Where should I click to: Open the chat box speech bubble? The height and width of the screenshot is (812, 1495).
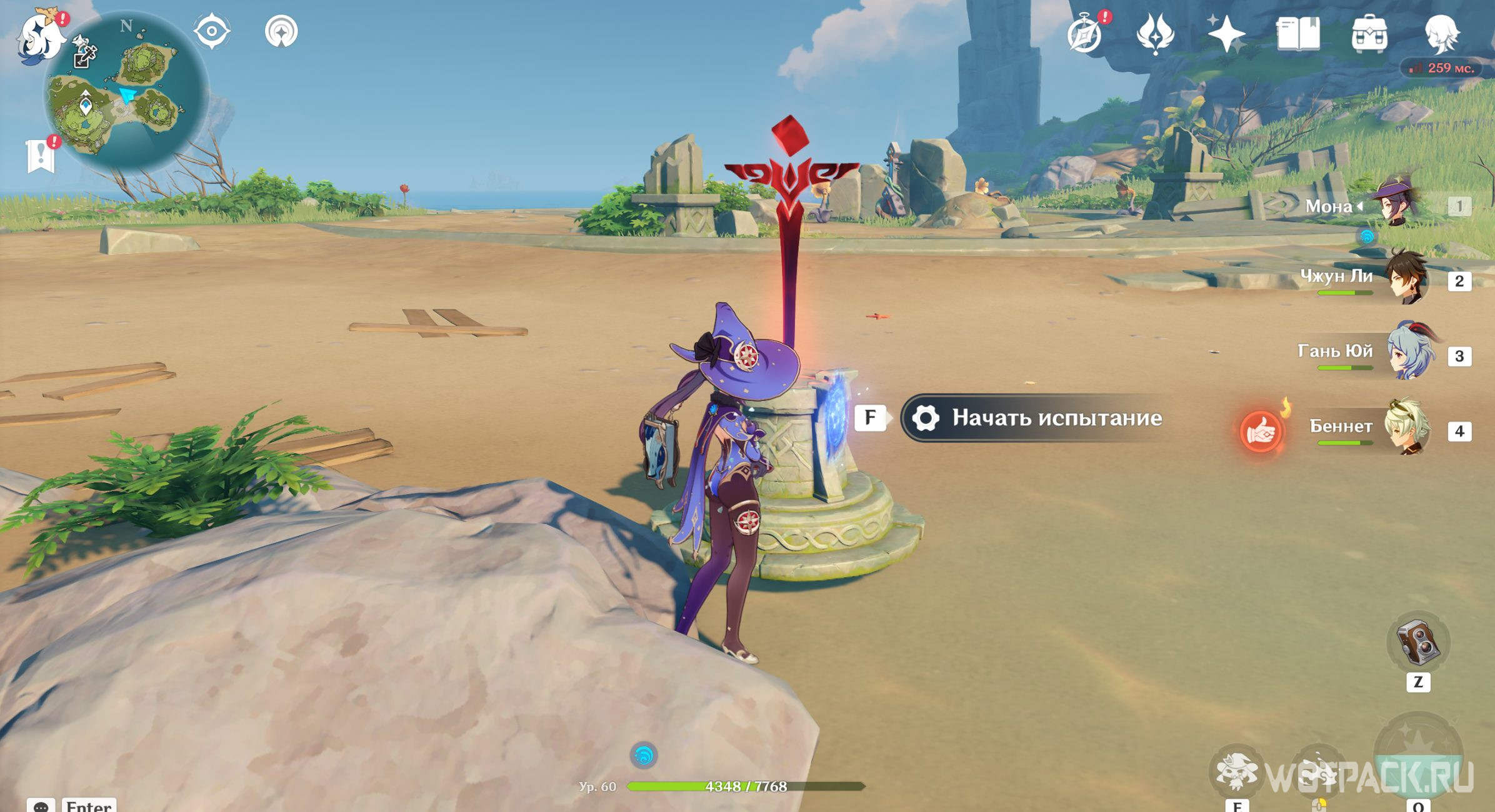click(41, 806)
